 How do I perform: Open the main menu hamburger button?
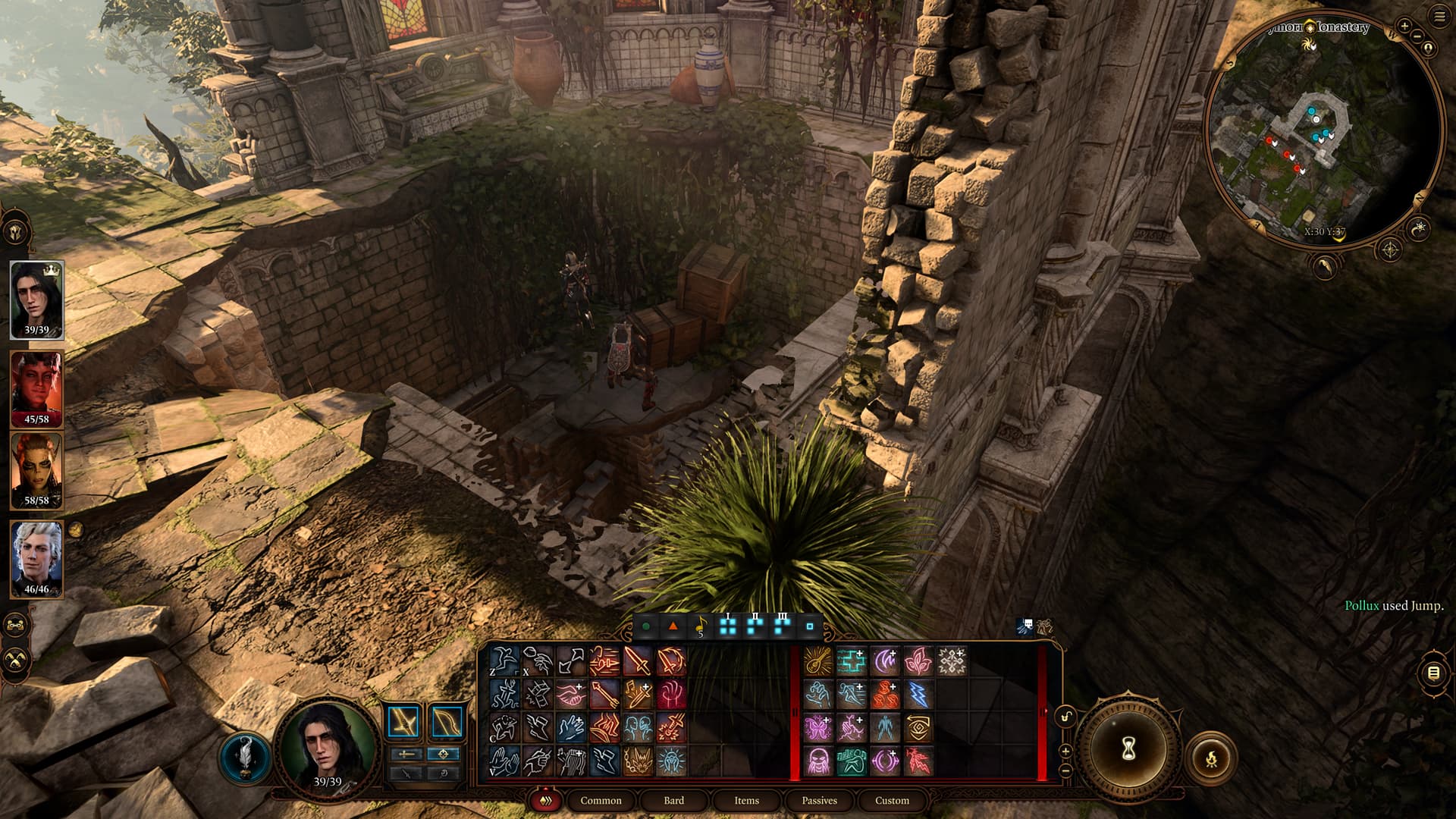point(1439,17)
